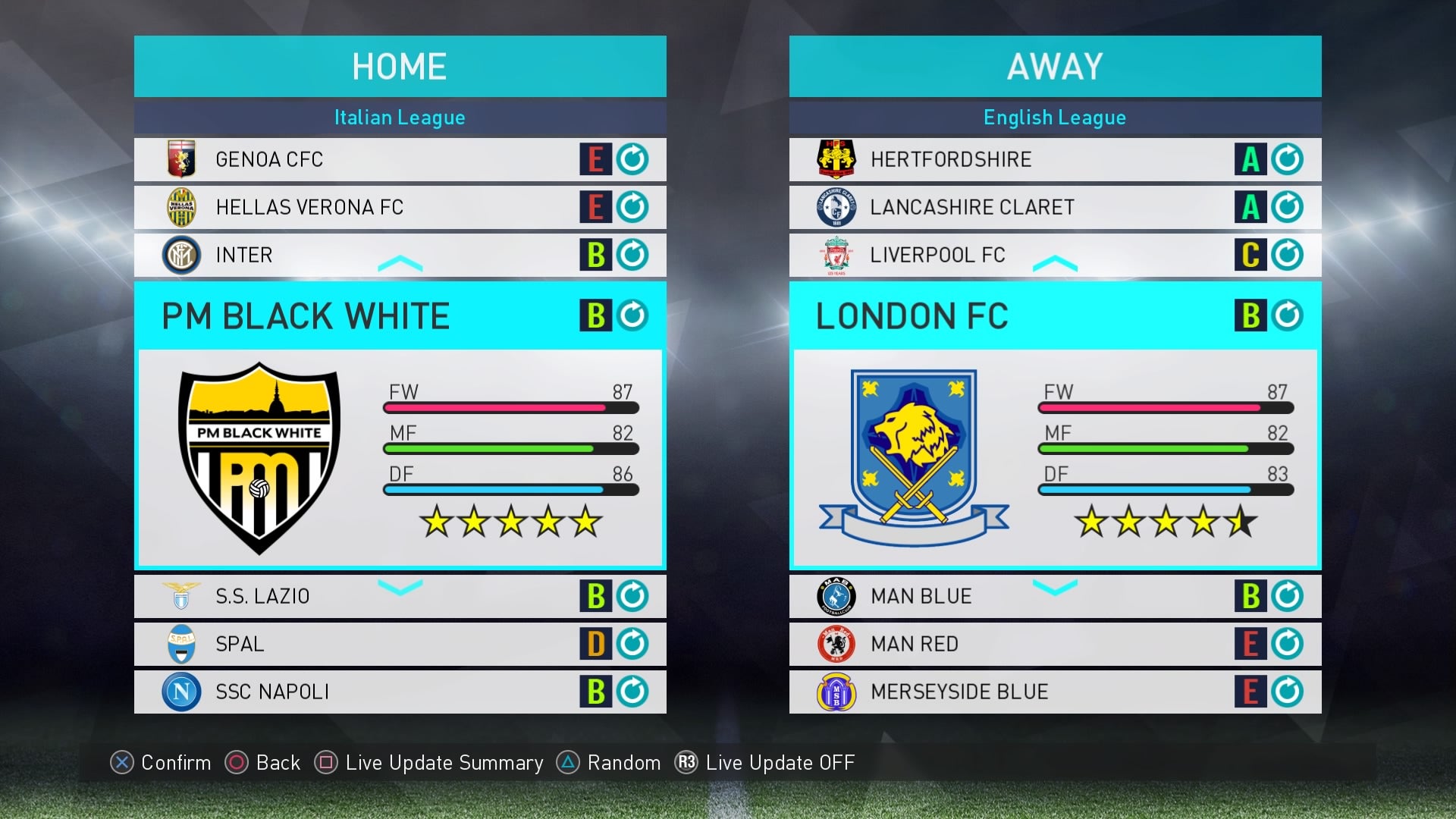Switch to the AWAY team panel

(1055, 66)
